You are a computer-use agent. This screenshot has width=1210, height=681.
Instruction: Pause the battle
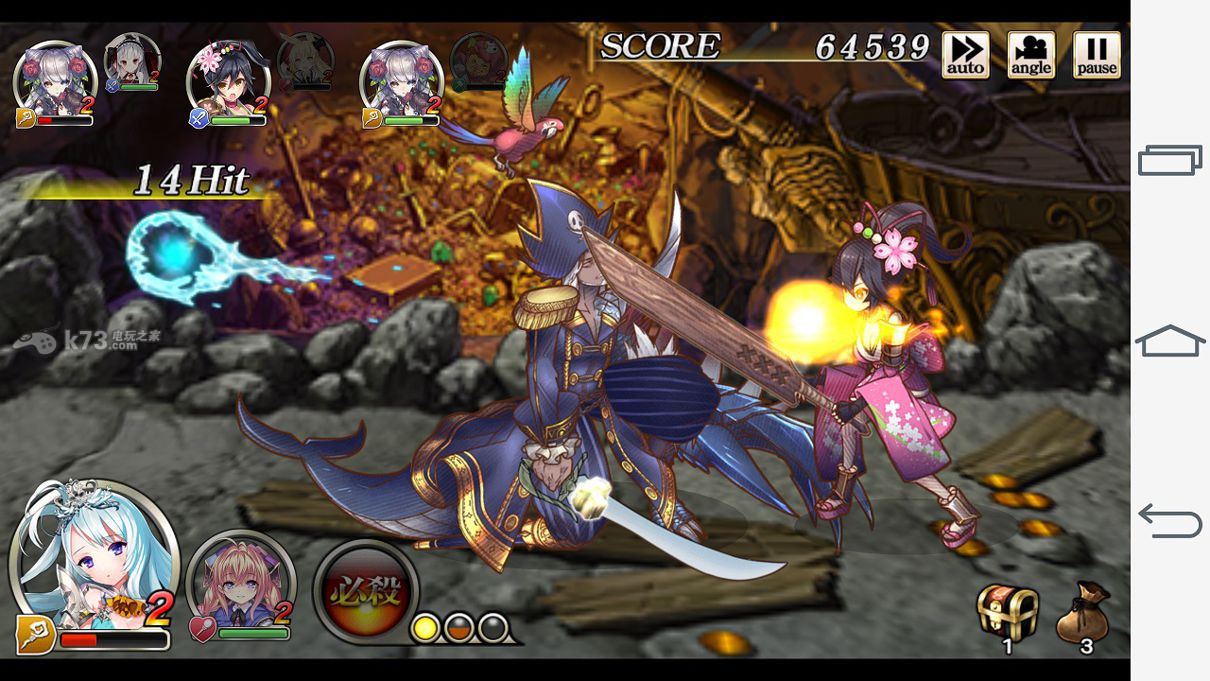coord(1096,55)
